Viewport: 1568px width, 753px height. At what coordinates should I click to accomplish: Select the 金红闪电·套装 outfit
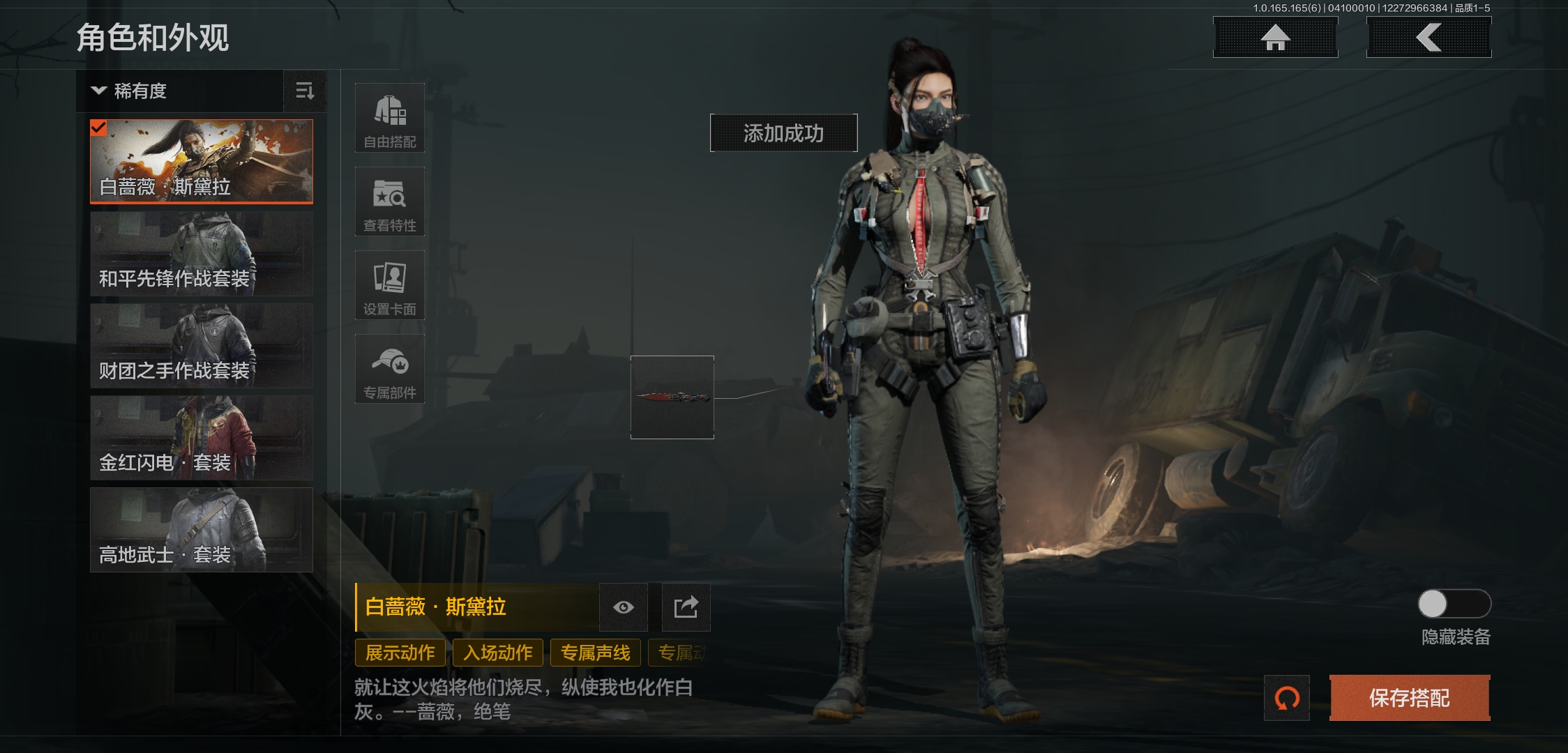[202, 437]
